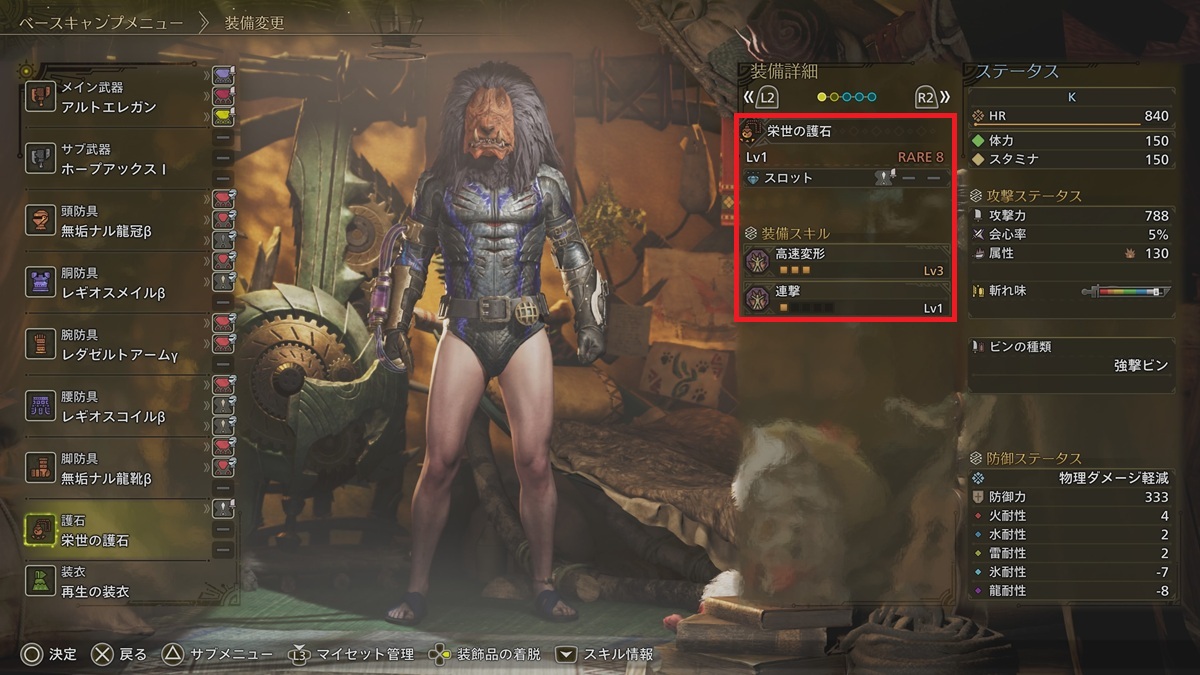Show details for the 連撃 skill
The height and width of the screenshot is (675, 1200).
[846, 299]
